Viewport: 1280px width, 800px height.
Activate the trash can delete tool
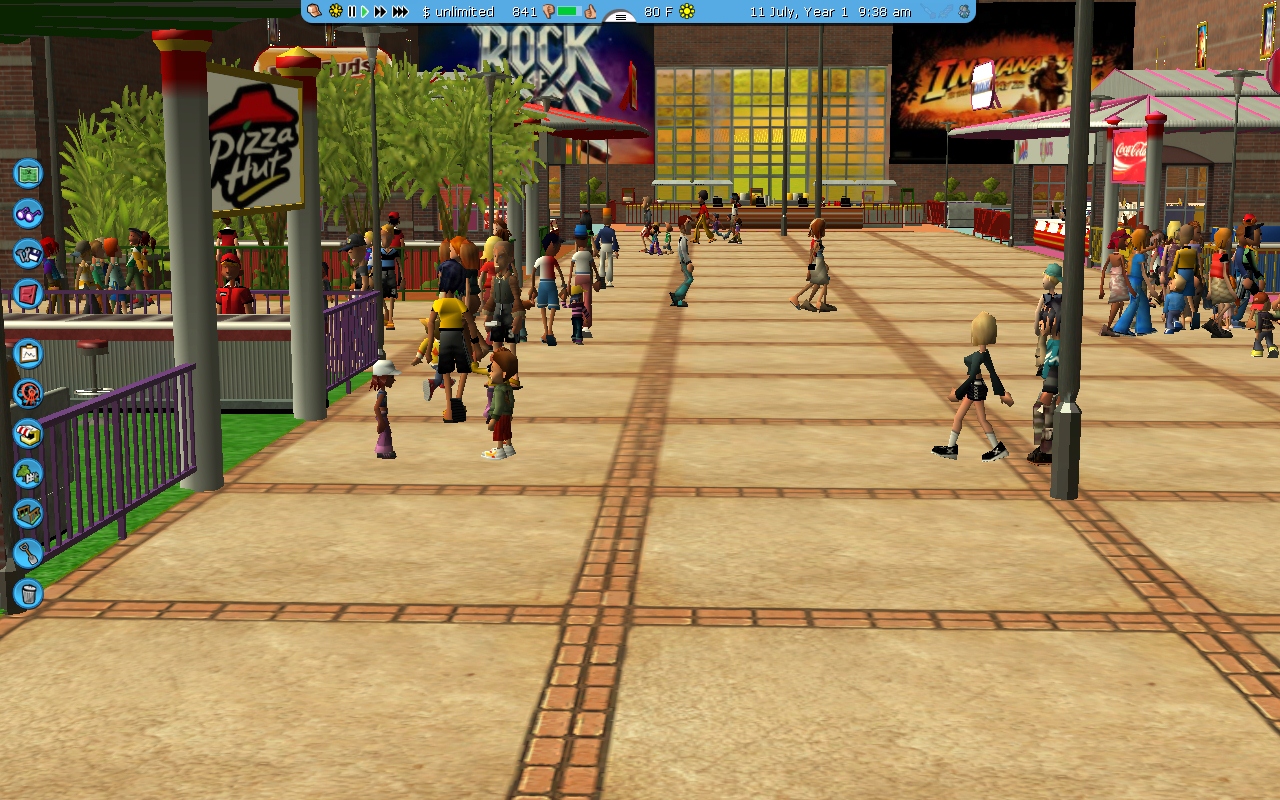pyautogui.click(x=28, y=594)
